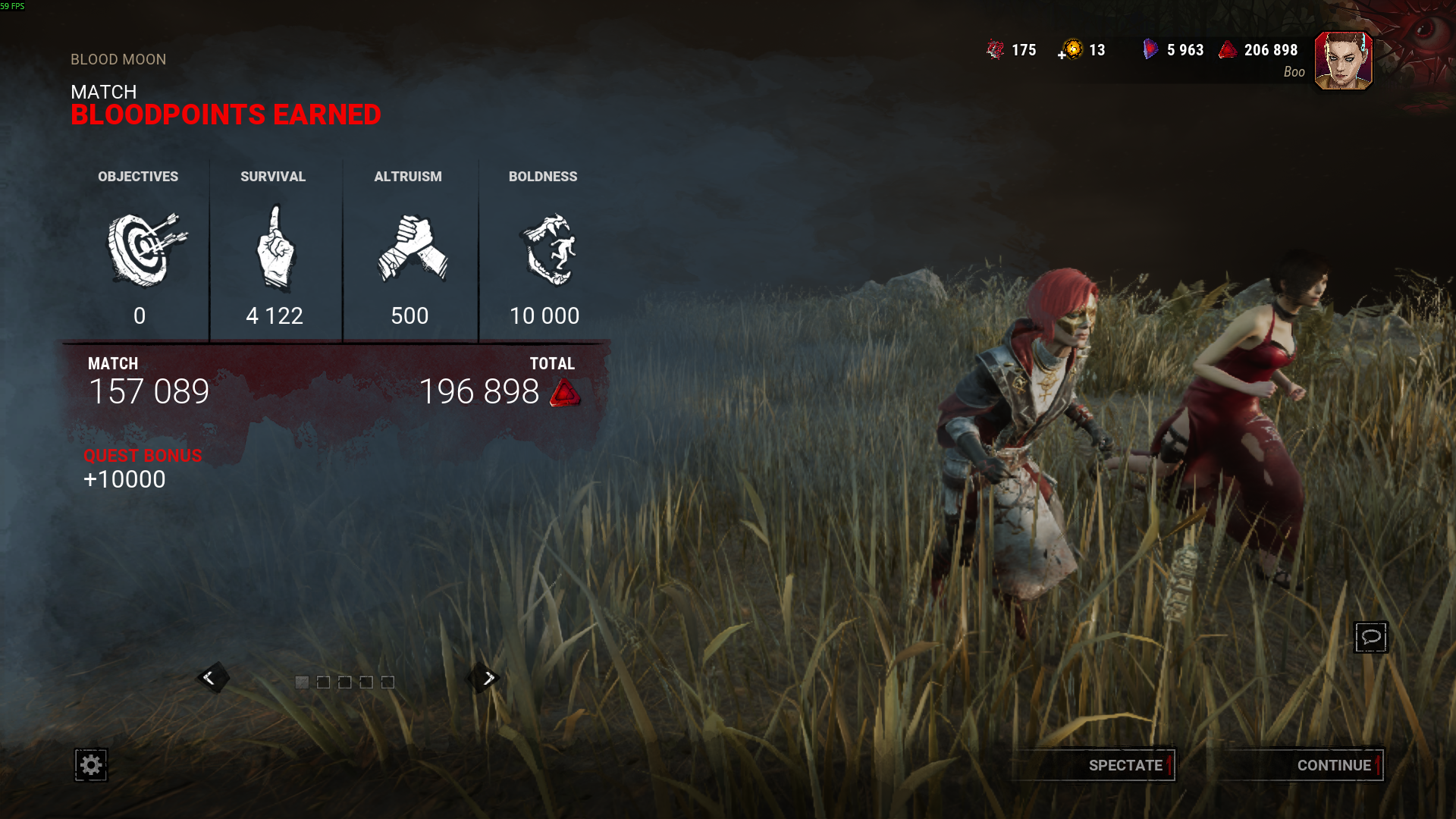Open the settings gear menu
The width and height of the screenshot is (1456, 819).
pyautogui.click(x=91, y=765)
